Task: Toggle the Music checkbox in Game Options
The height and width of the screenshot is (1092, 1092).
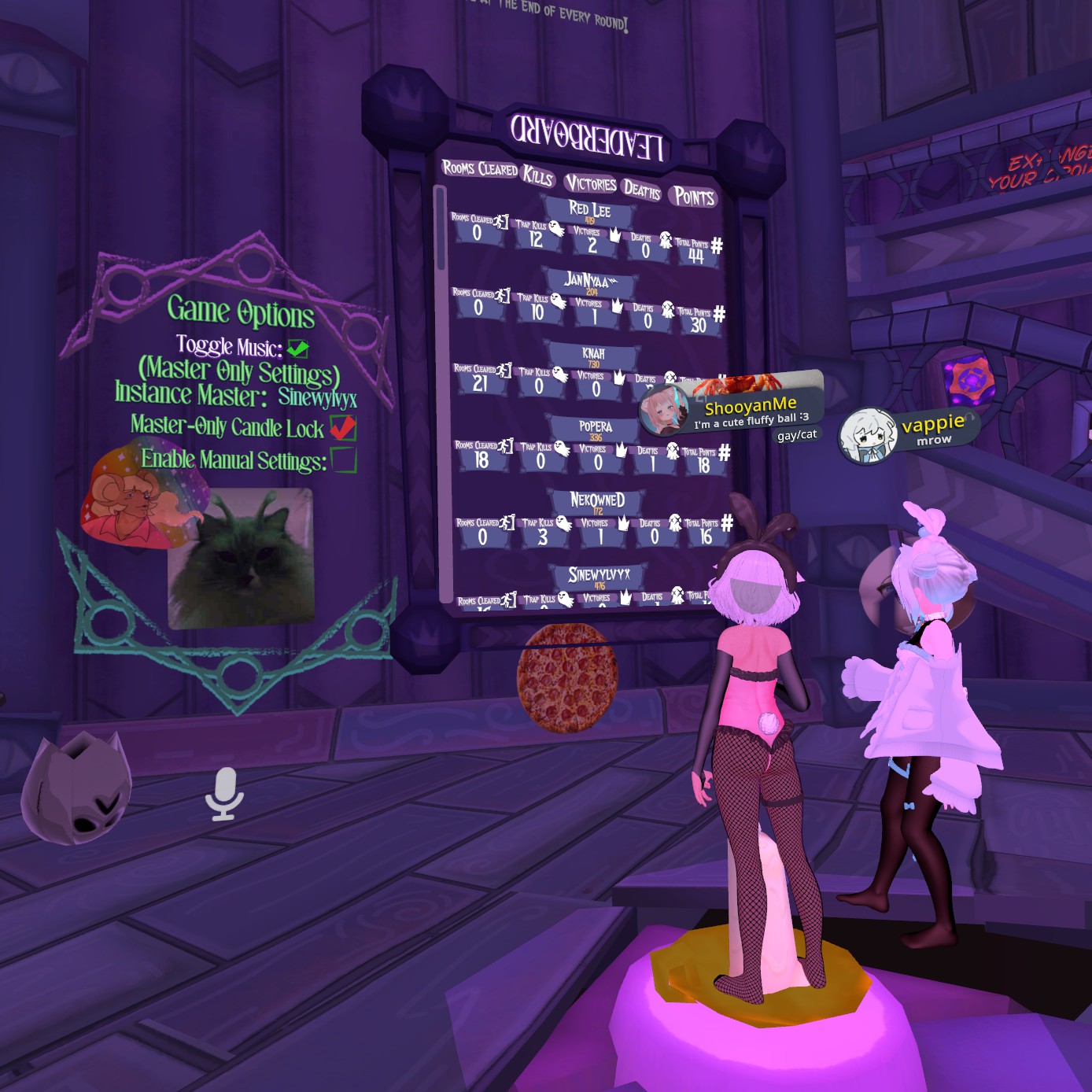Action: 297,348
